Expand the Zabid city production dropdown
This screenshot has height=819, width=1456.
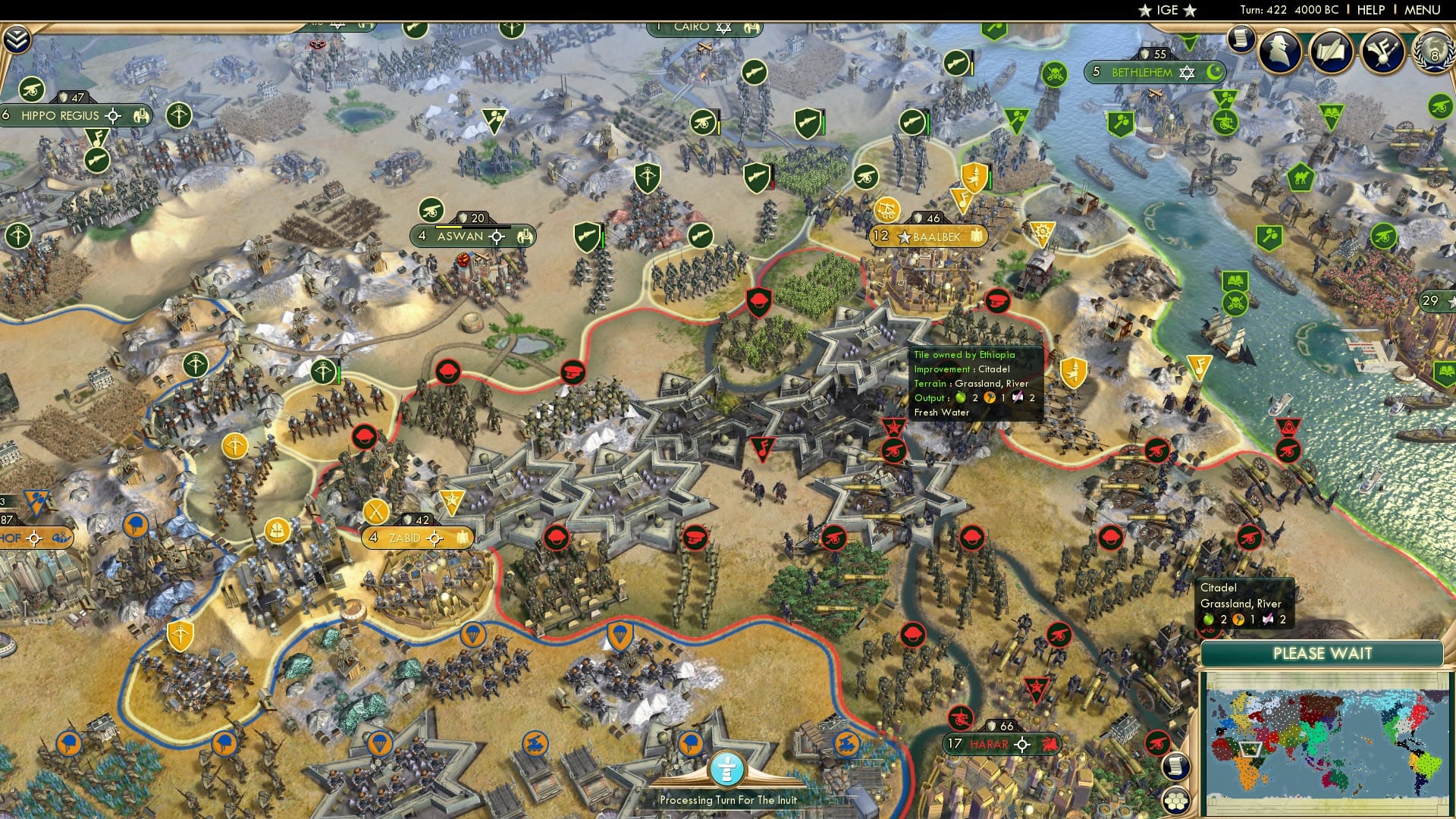coord(463,538)
